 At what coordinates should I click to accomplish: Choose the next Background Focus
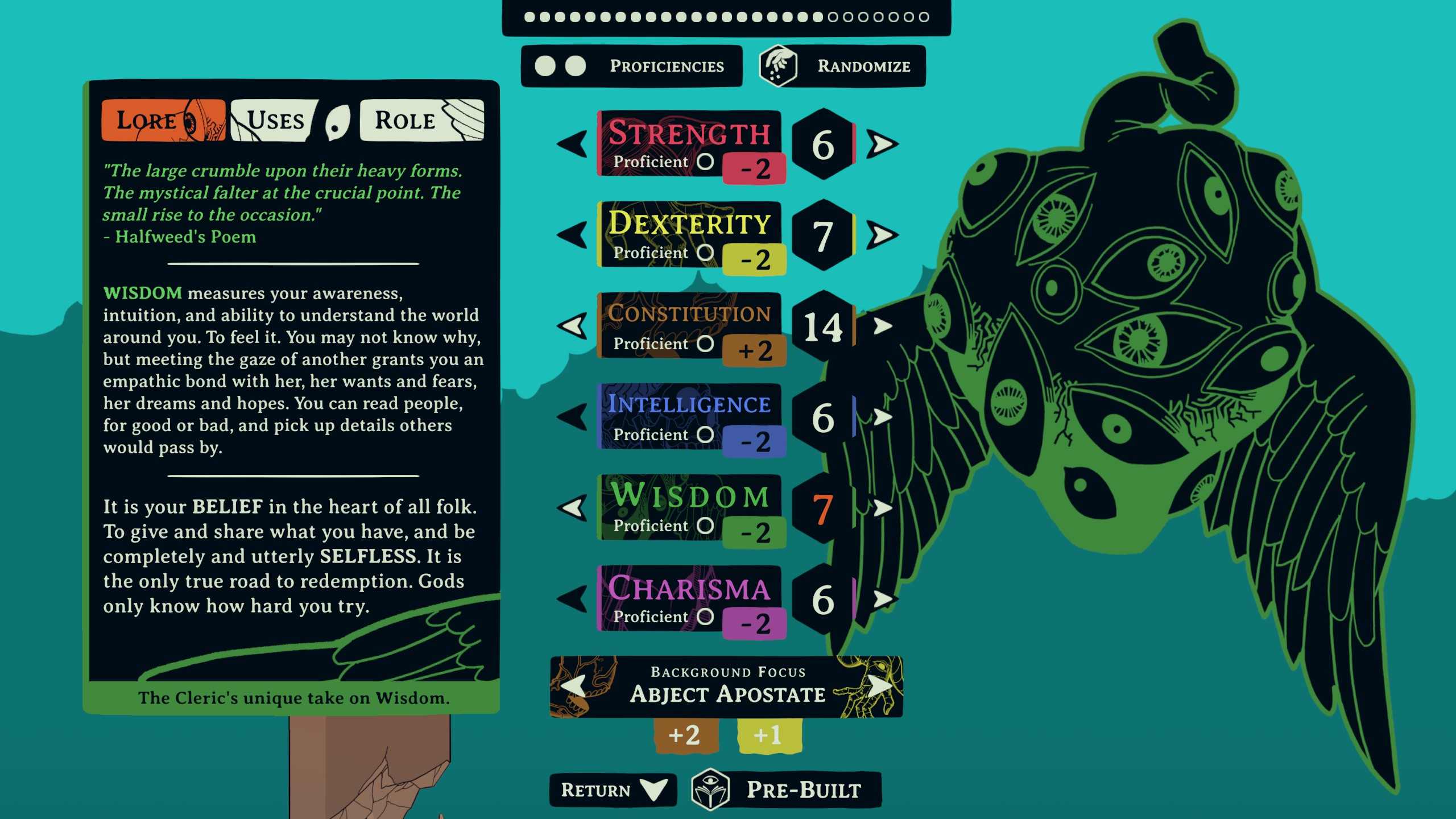click(880, 686)
